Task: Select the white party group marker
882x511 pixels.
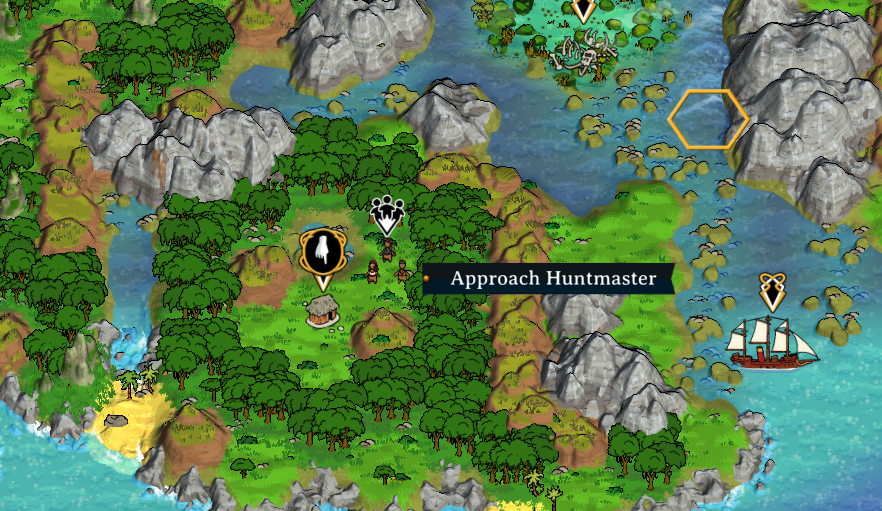Action: (387, 214)
